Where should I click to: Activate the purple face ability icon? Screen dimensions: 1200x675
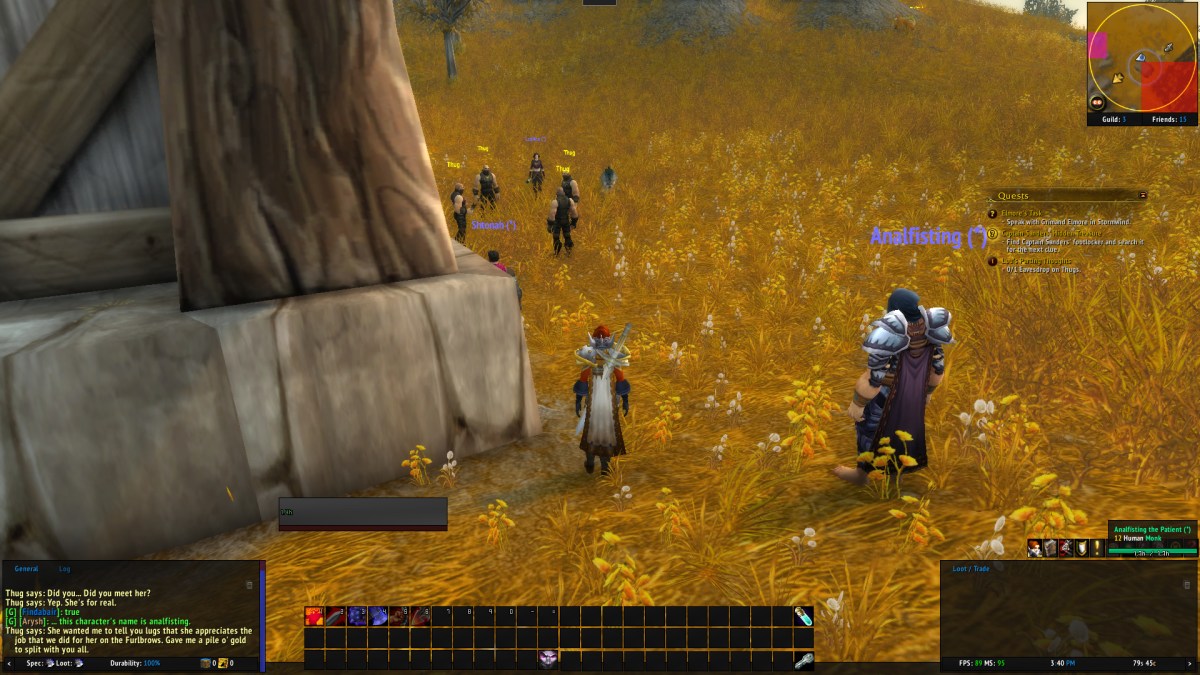(548, 658)
